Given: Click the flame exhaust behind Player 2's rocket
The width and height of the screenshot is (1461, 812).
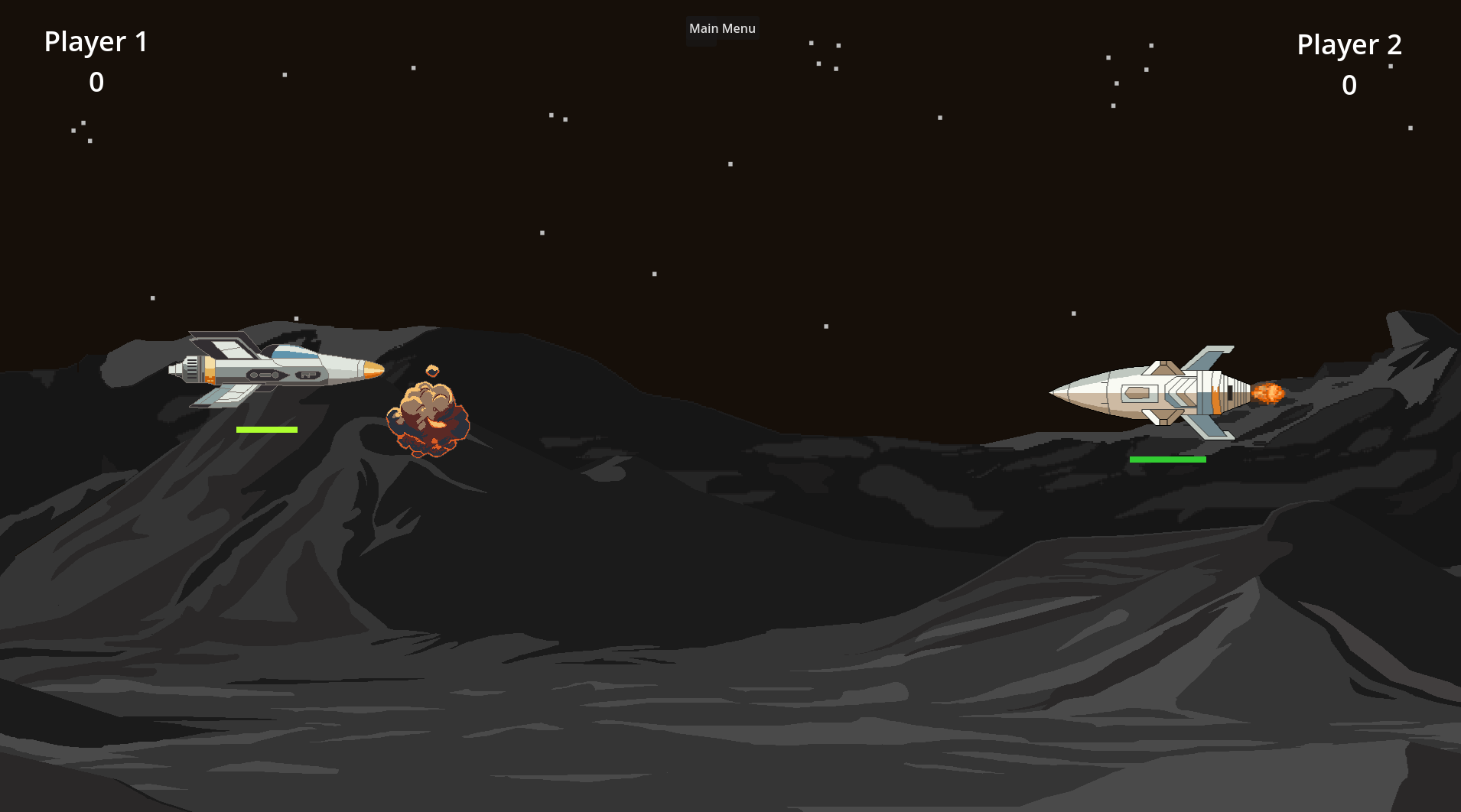Looking at the screenshot, I should [1270, 392].
